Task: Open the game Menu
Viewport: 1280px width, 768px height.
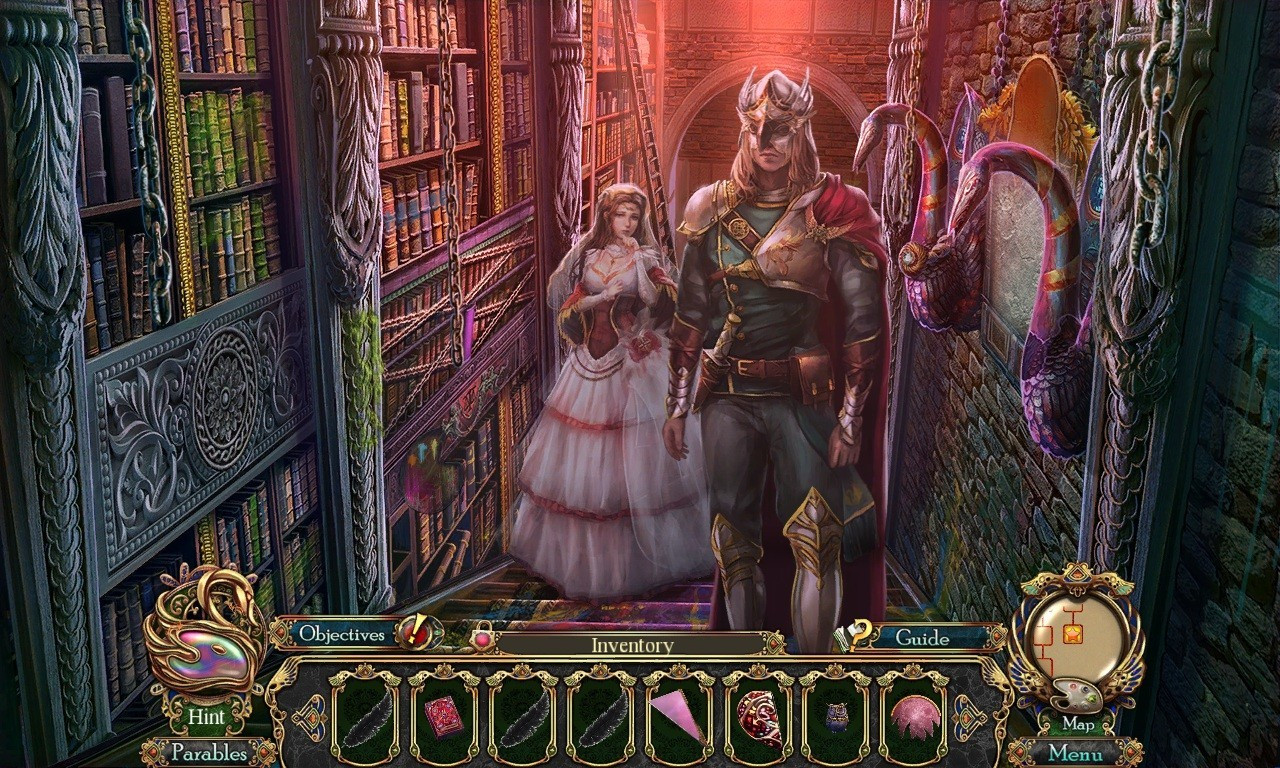Action: (x=1075, y=752)
